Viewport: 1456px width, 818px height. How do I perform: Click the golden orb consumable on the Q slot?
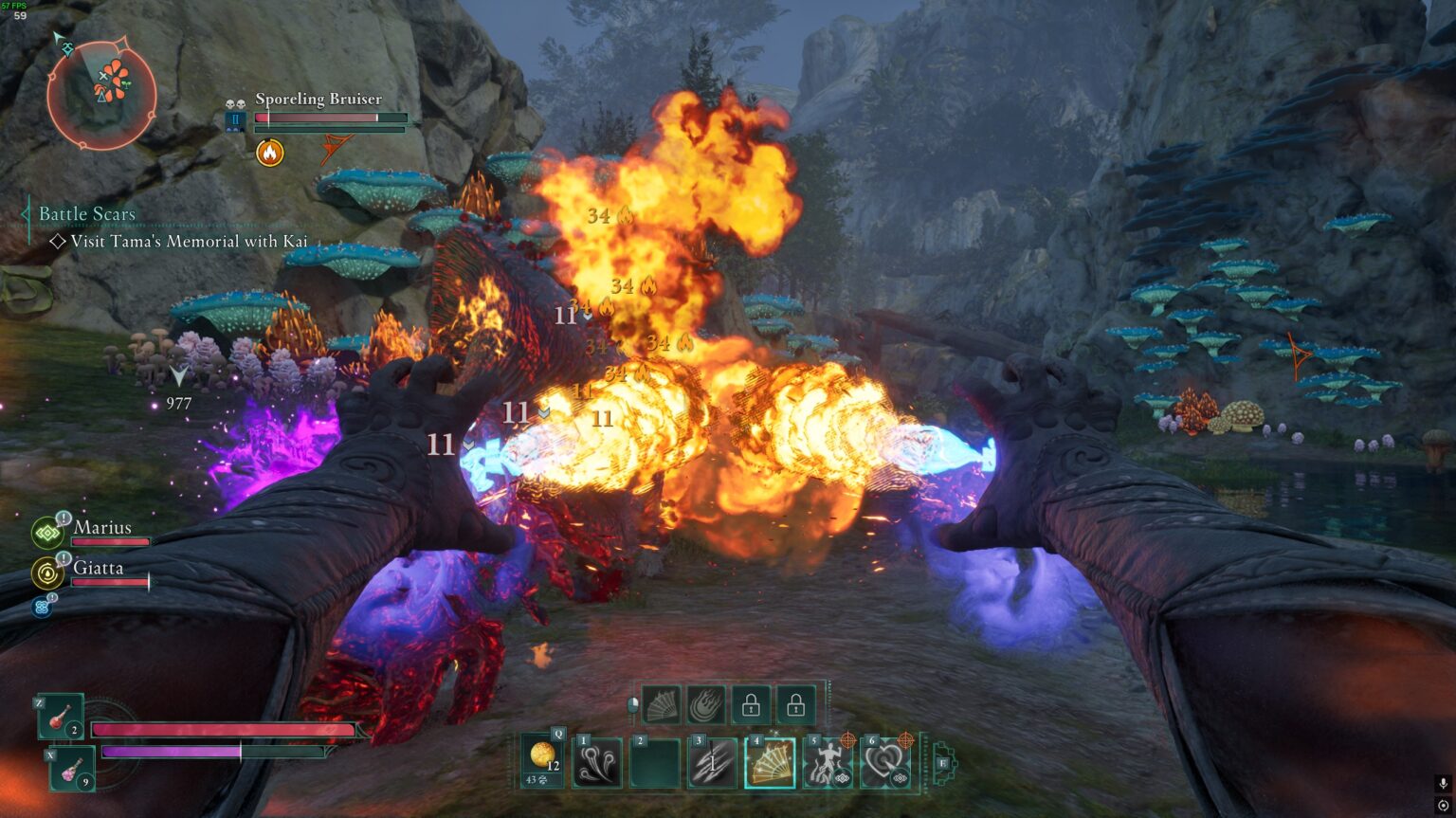coord(541,757)
